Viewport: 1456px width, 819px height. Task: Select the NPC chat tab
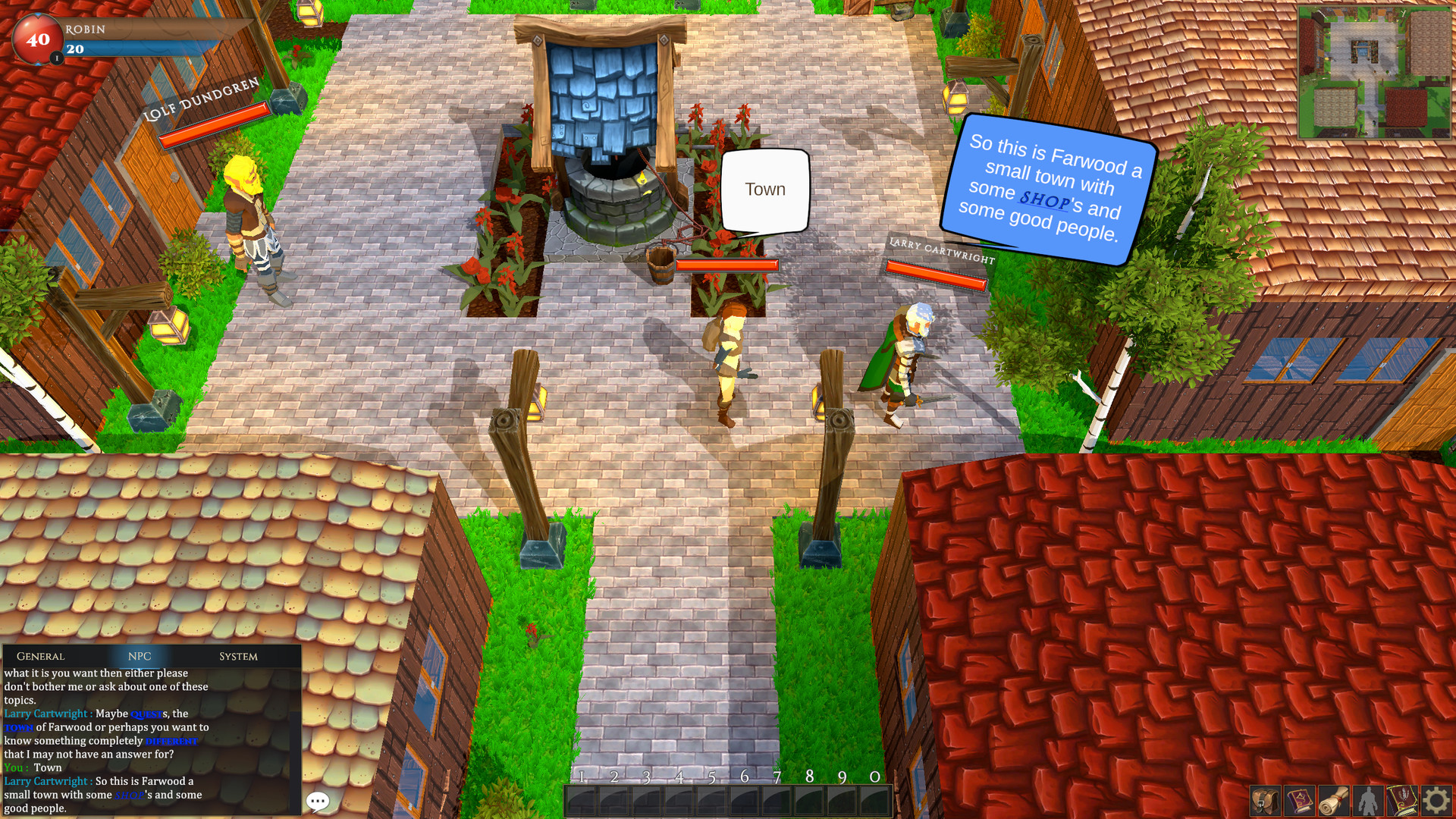pyautogui.click(x=140, y=657)
